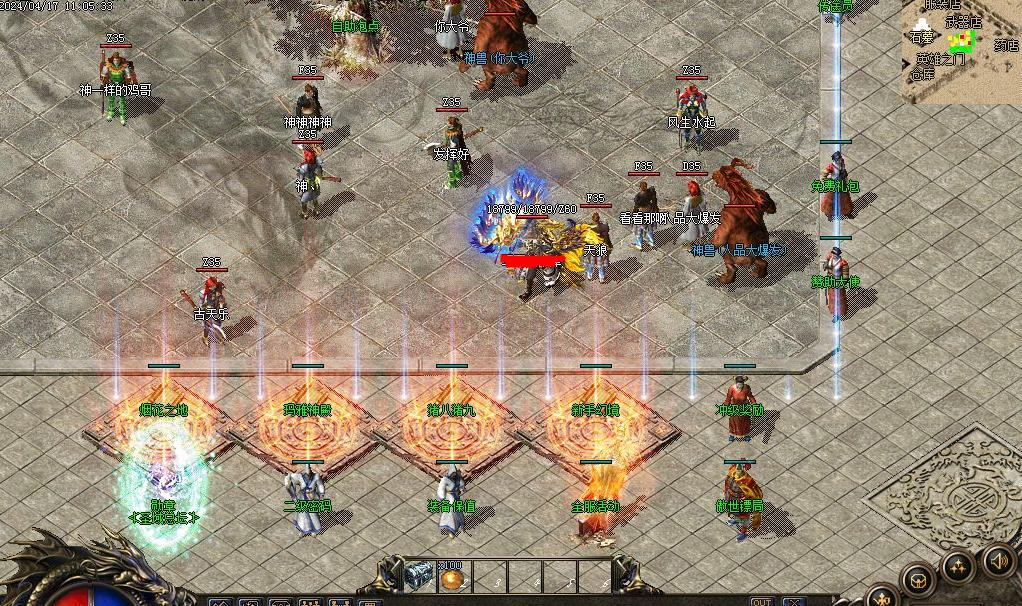Viewport: 1022px width, 606px height.
Task: Click the OUT button on the bottom bar
Action: pyautogui.click(x=762, y=601)
